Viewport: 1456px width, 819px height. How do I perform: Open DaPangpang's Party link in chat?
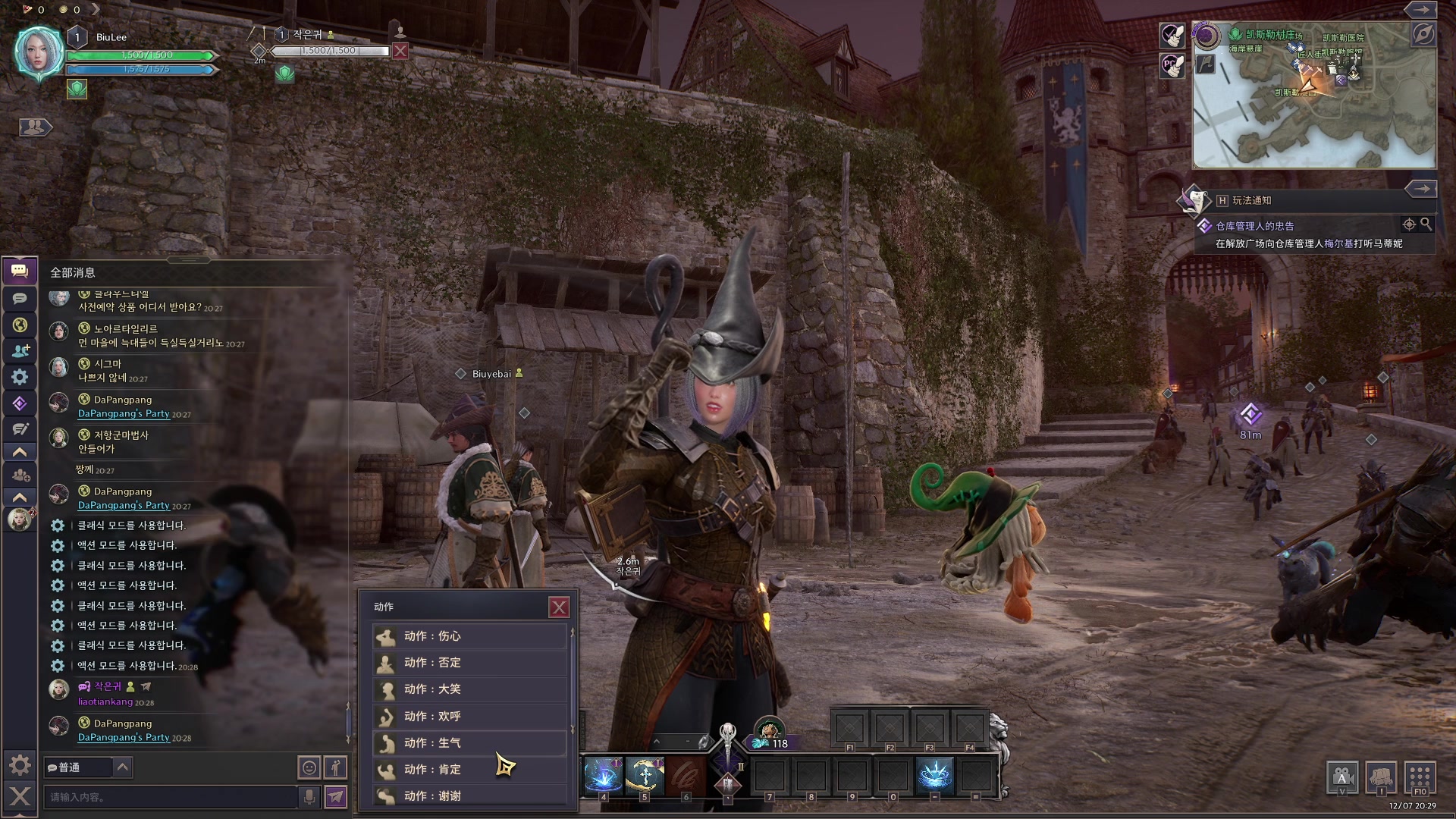pos(124,737)
